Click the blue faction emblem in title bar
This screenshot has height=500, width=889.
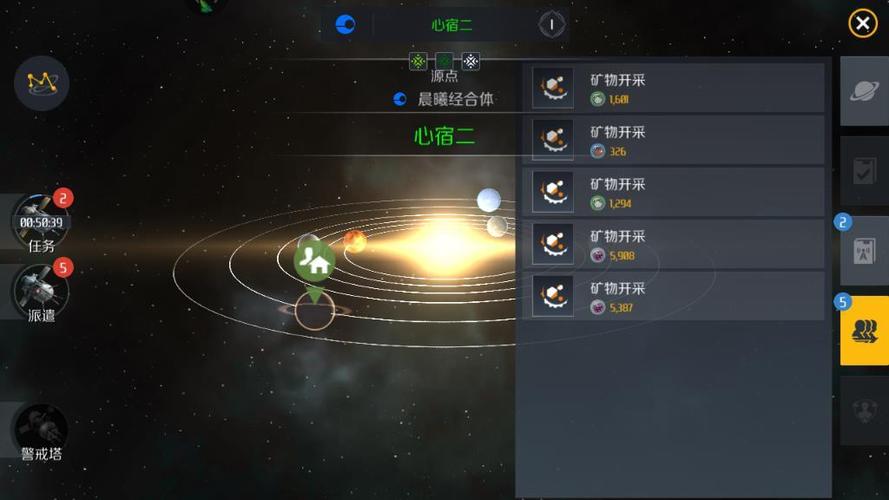click(346, 24)
